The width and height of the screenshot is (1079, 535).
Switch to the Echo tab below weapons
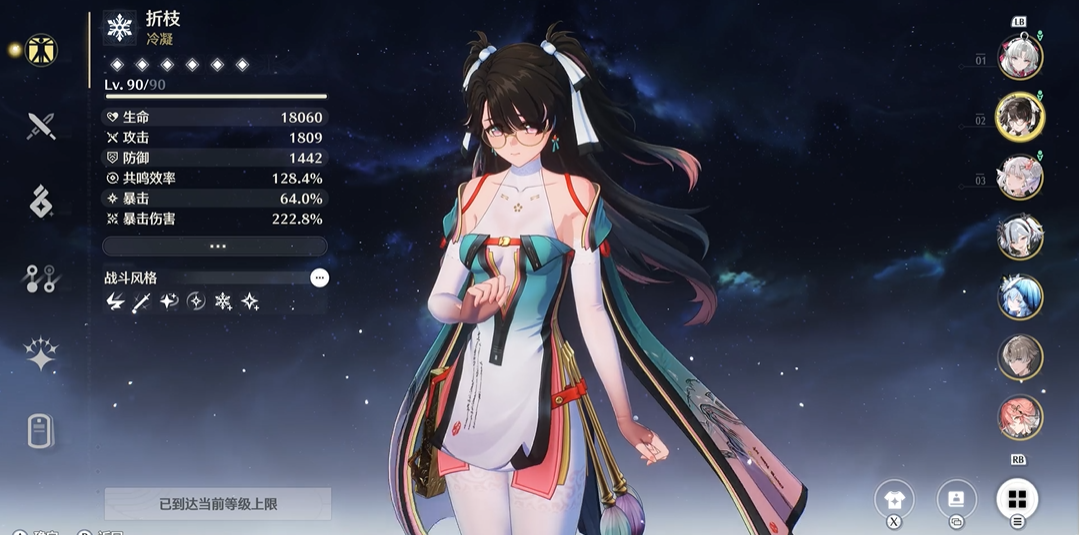(41, 201)
